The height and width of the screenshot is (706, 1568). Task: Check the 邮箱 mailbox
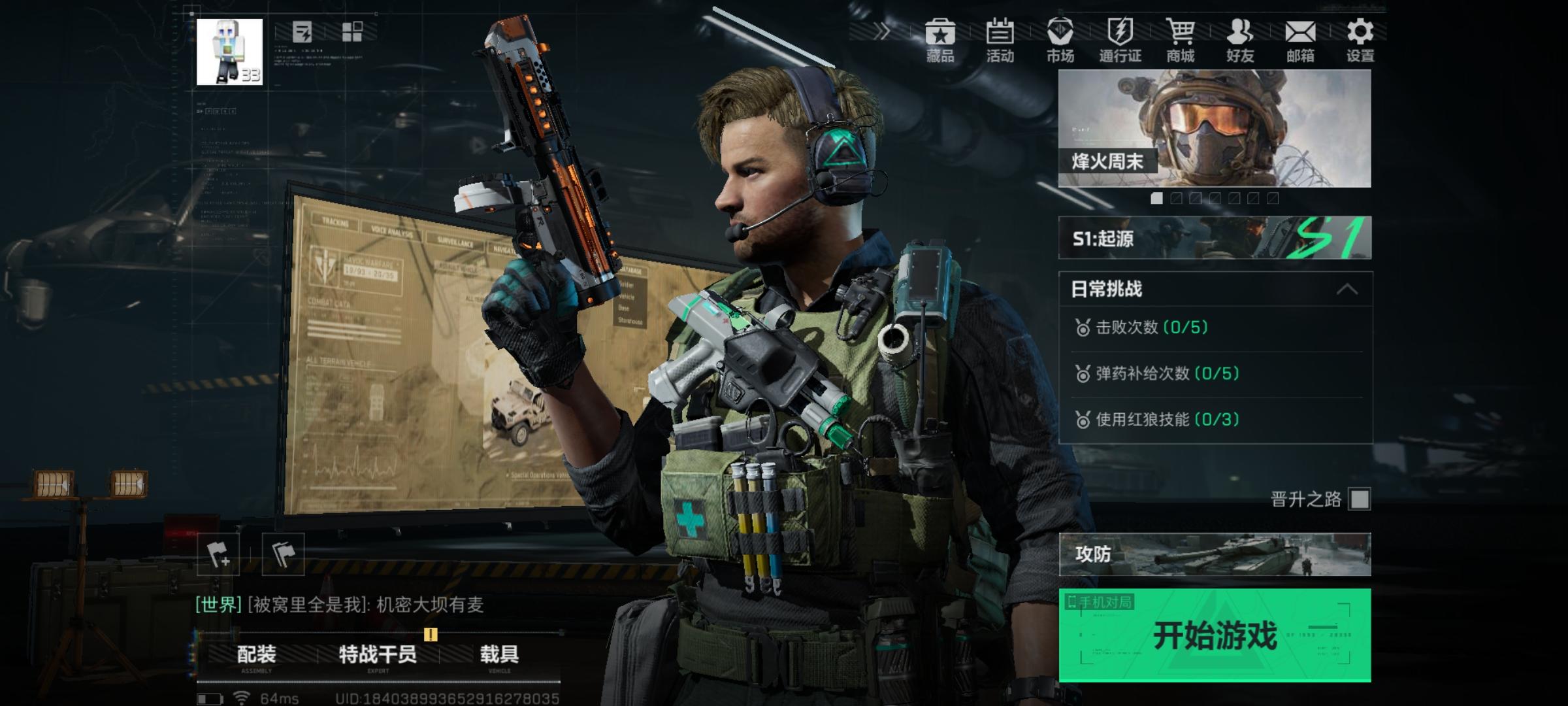1300,41
